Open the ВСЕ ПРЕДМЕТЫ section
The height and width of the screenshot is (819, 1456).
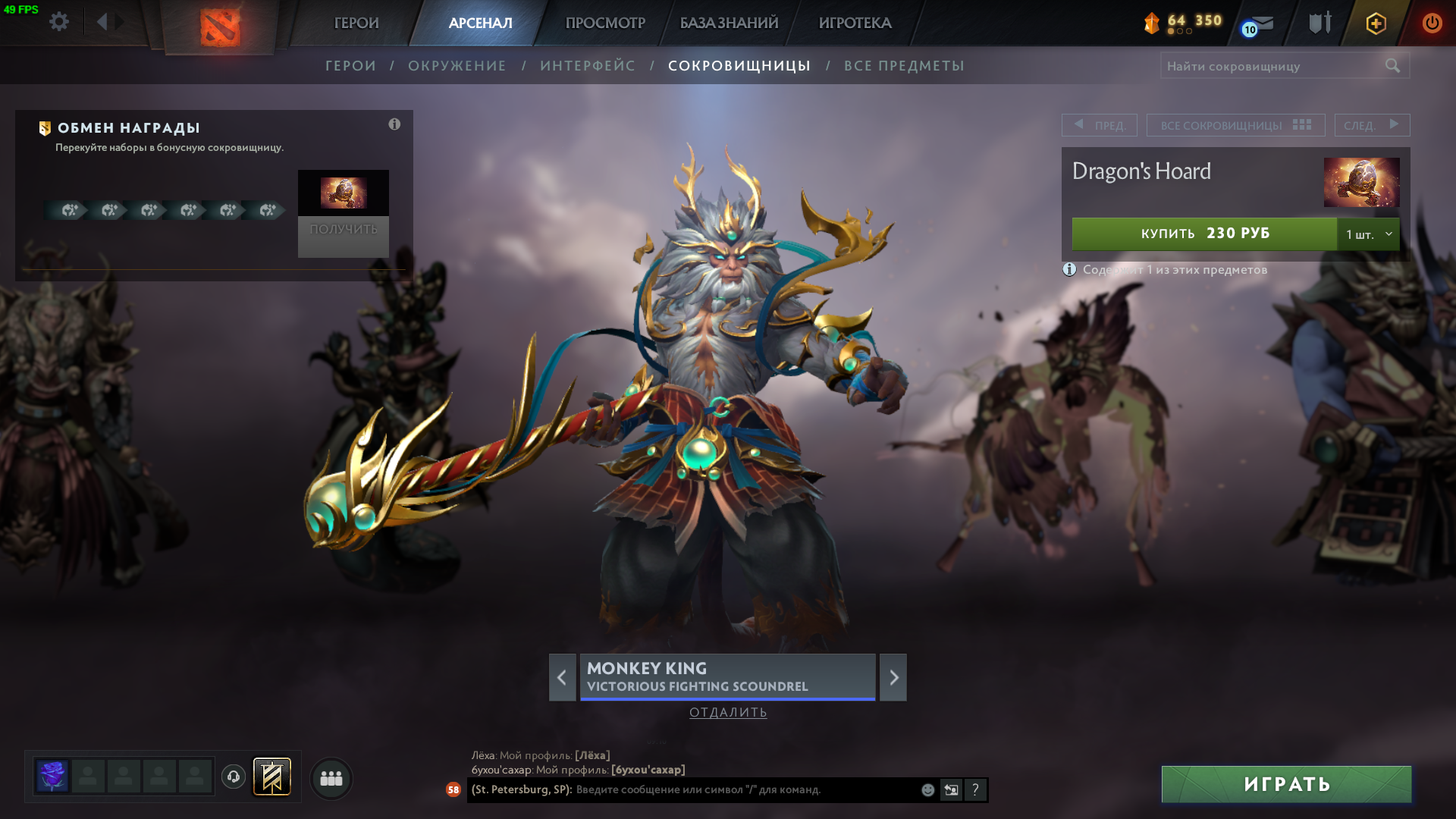click(x=904, y=66)
